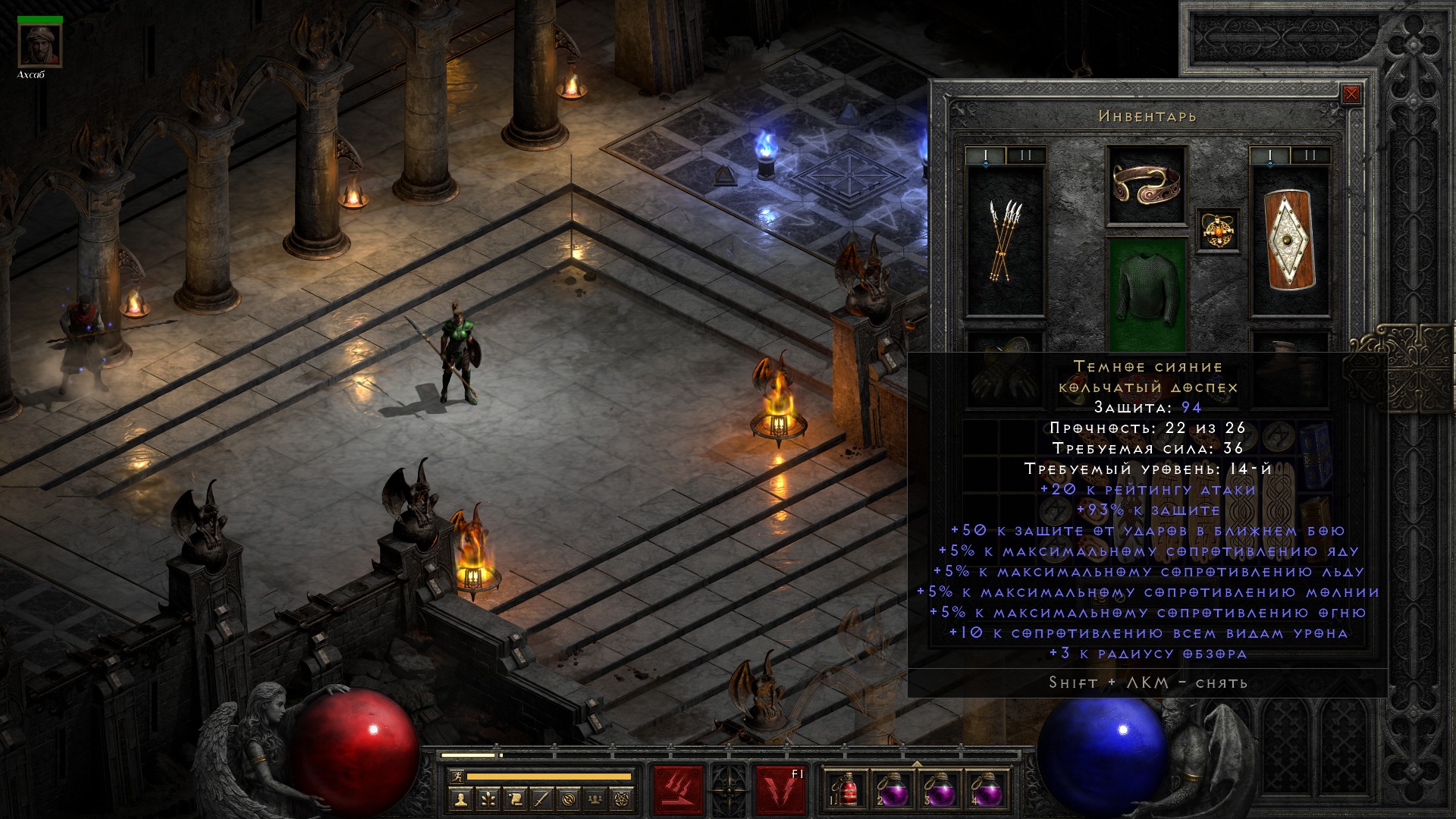Image resolution: width=1456 pixels, height=819 pixels.
Task: Open the pentagram game menu icon
Action: [x=622, y=799]
